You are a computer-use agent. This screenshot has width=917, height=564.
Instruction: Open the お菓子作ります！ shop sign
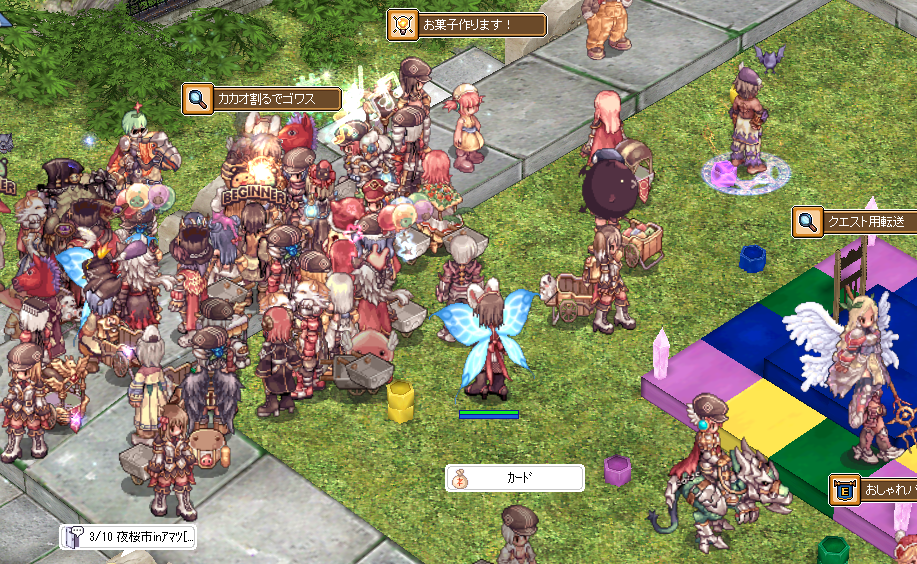[x=467, y=25]
